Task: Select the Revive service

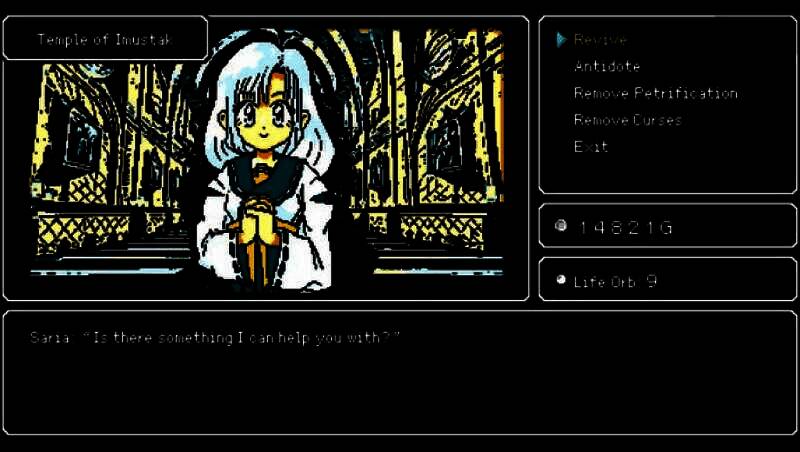Action: point(600,40)
